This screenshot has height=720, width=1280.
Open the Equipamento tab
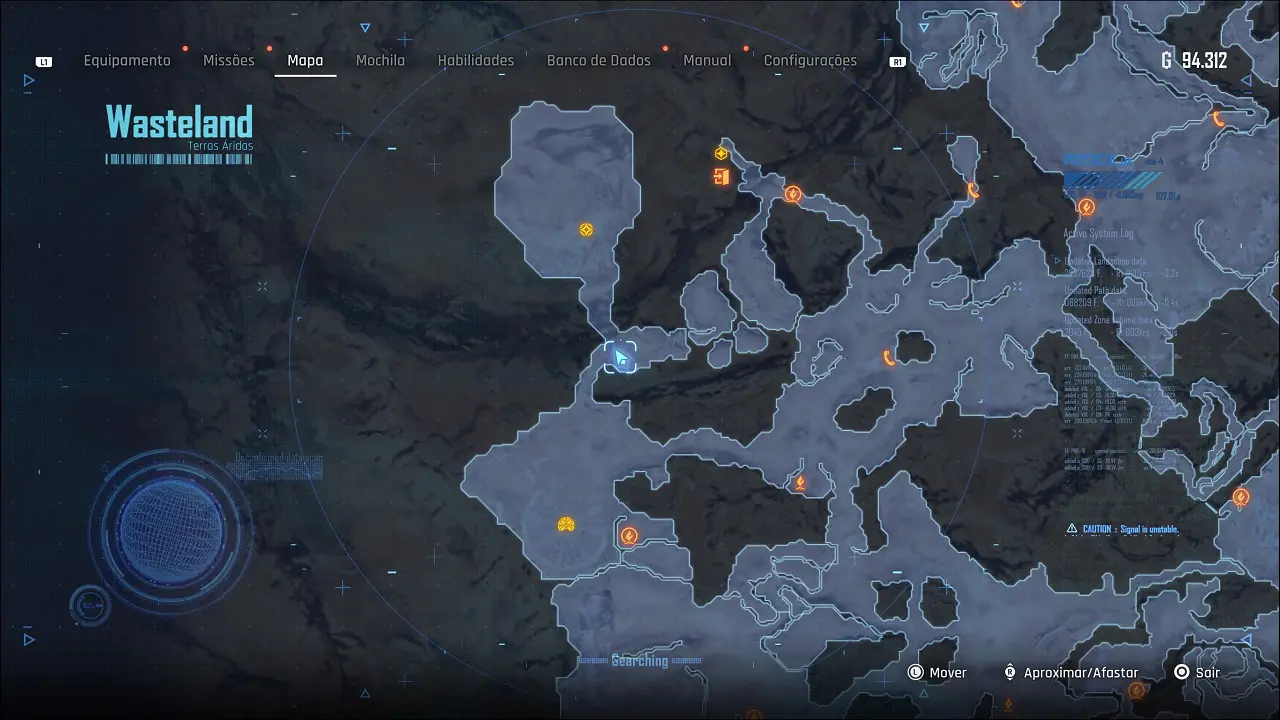127,61
